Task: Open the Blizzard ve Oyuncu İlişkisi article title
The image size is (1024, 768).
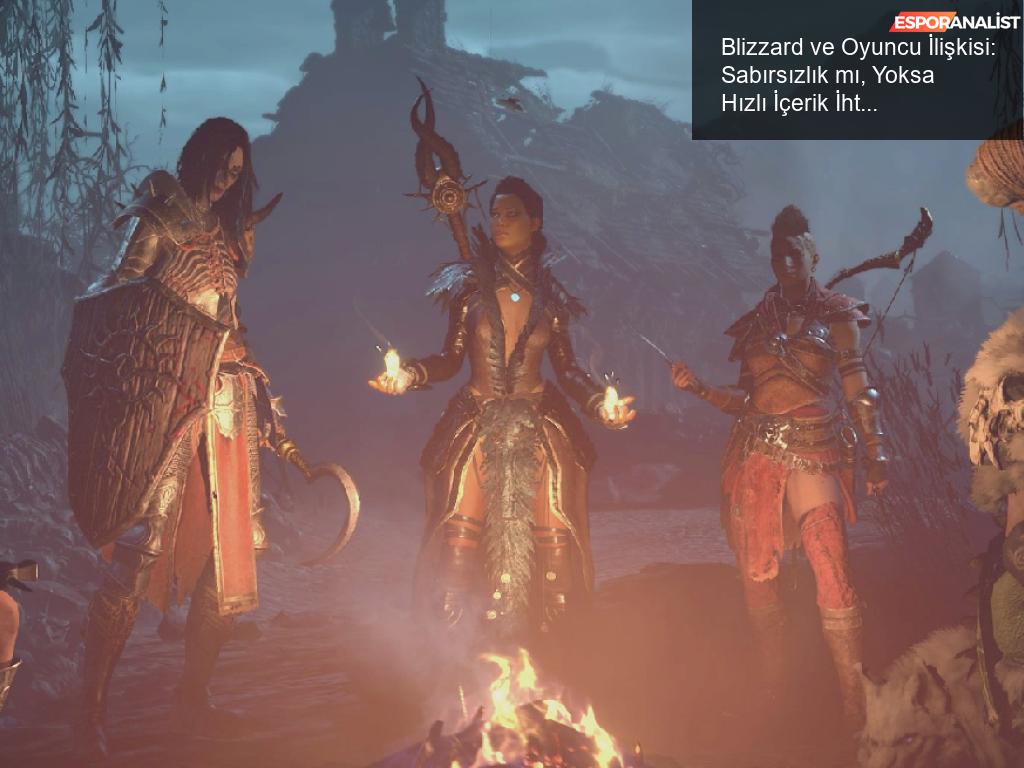Action: pyautogui.click(x=857, y=74)
